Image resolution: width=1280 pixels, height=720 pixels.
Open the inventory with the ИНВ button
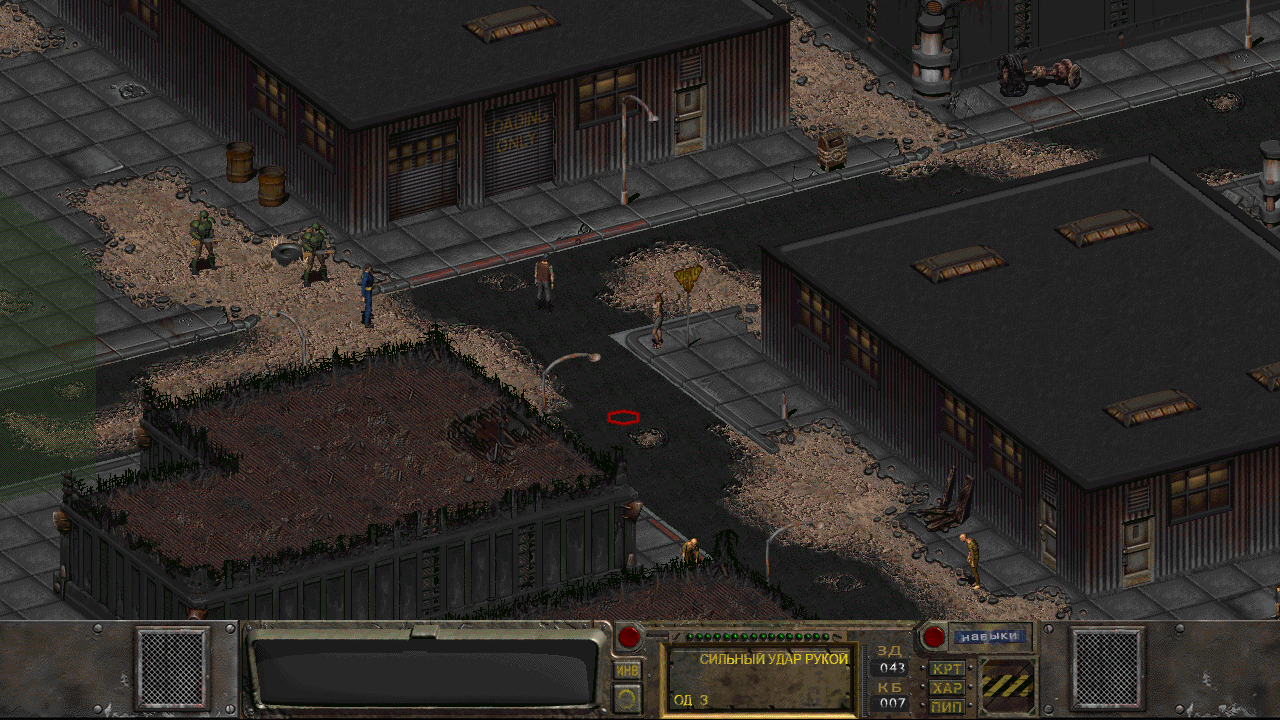[627, 670]
